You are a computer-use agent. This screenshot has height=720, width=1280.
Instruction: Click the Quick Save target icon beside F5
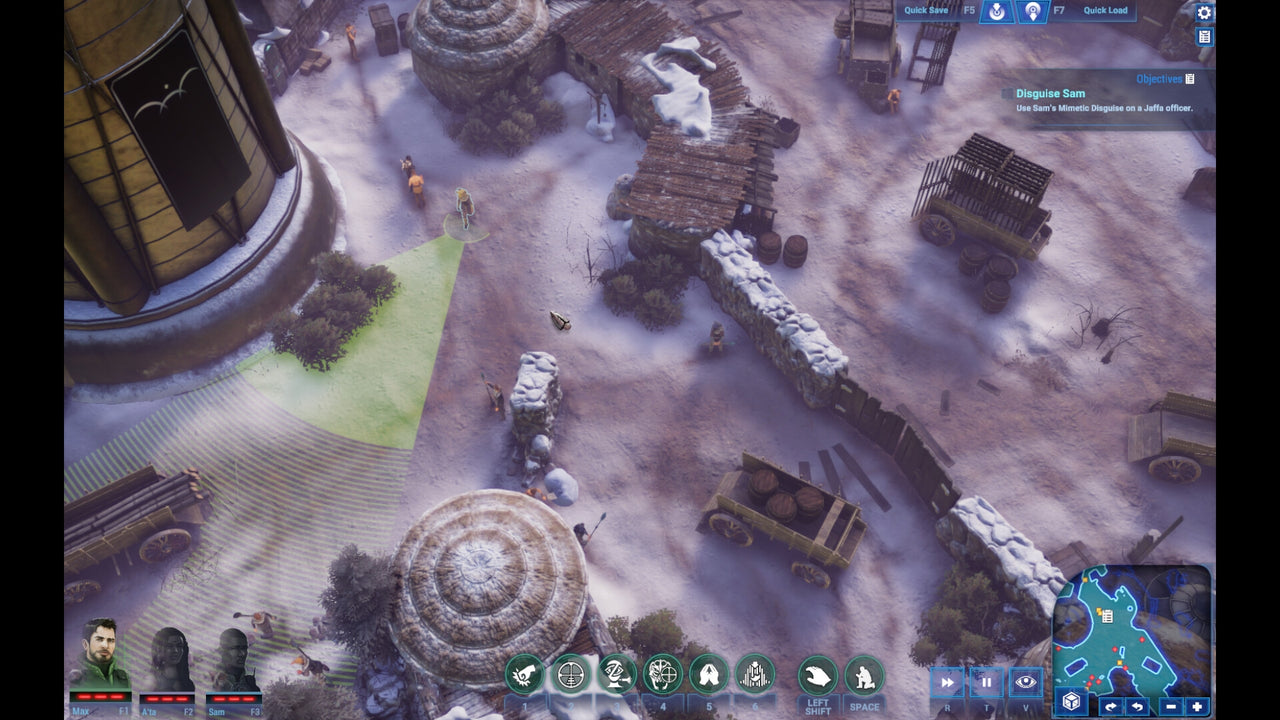click(x=994, y=13)
